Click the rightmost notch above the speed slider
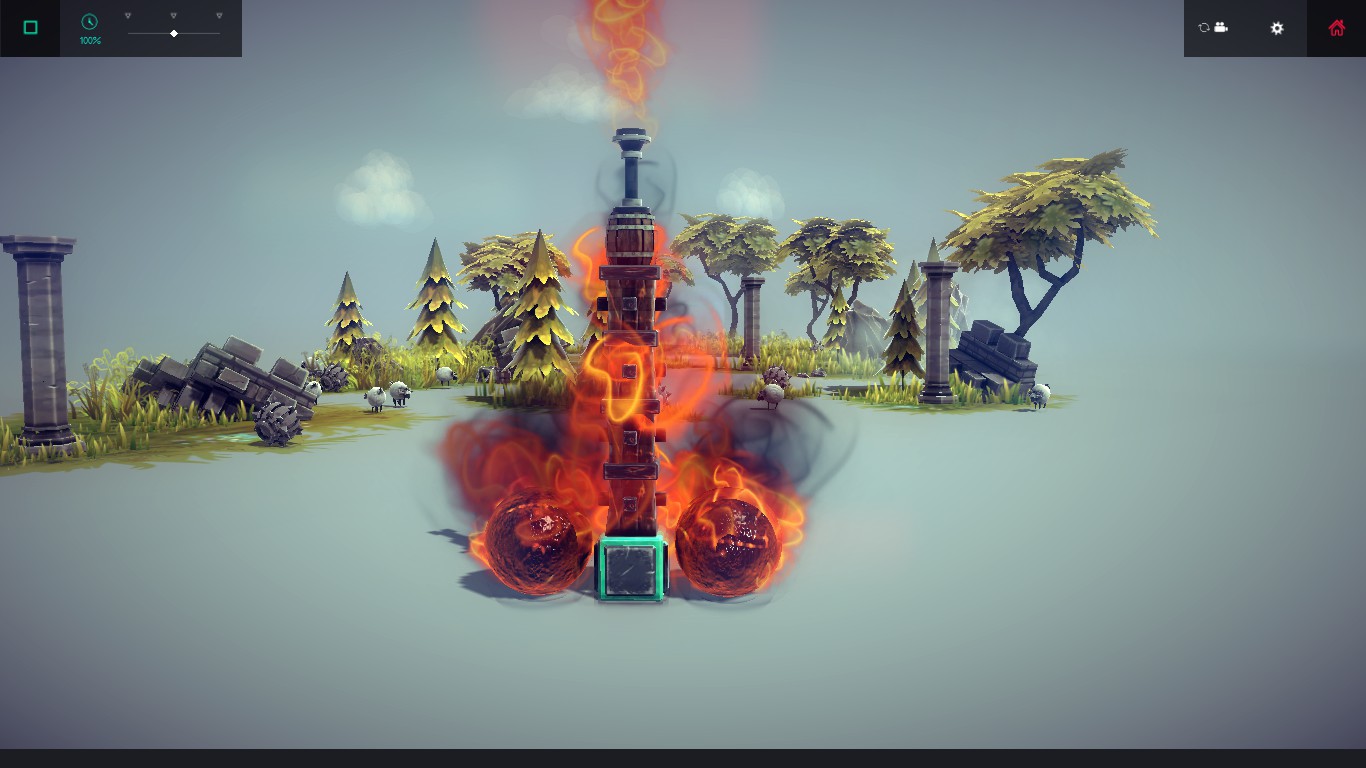Image resolution: width=1366 pixels, height=768 pixels. pos(219,15)
